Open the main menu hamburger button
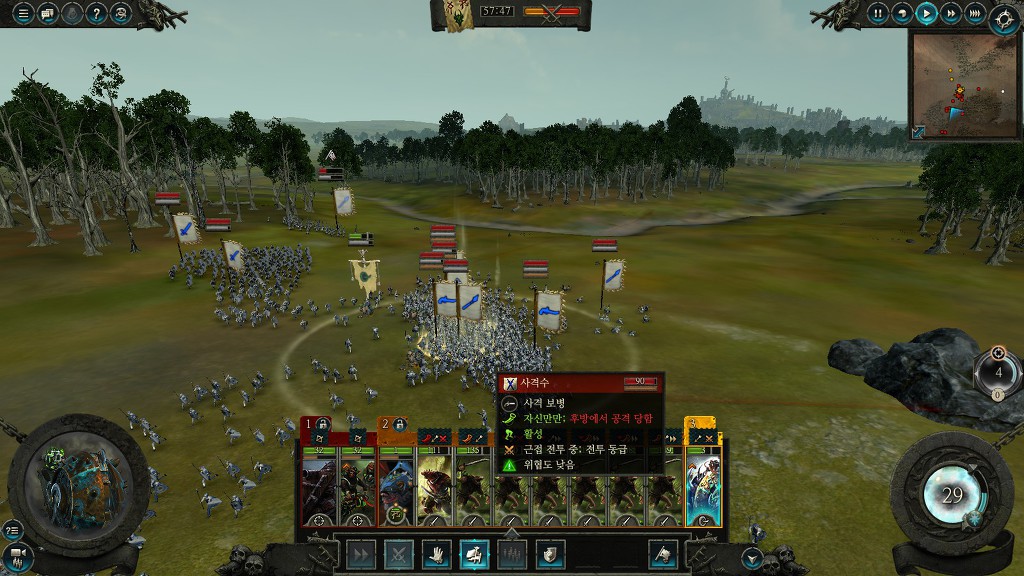Viewport: 1024px width, 576px height. click(22, 13)
